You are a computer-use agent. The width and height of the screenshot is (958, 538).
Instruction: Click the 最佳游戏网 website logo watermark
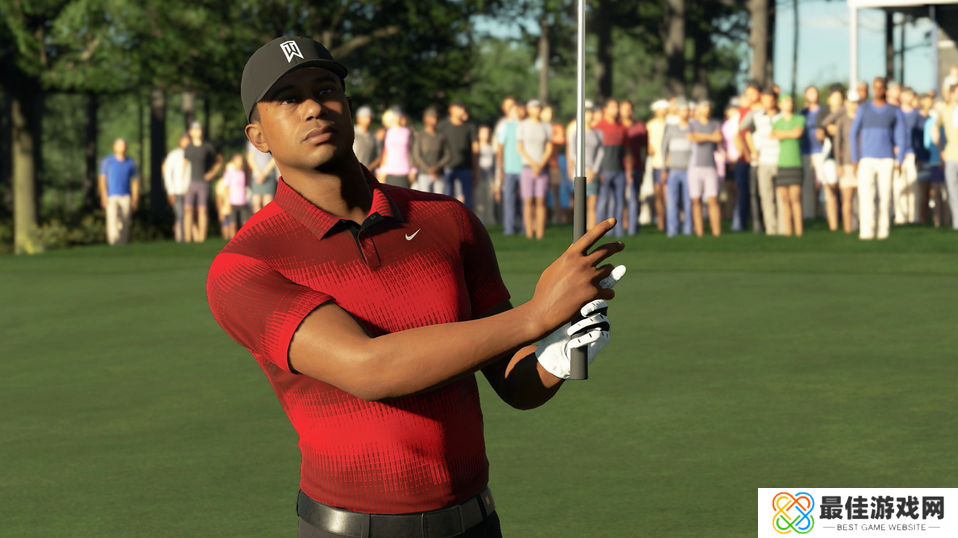click(857, 513)
